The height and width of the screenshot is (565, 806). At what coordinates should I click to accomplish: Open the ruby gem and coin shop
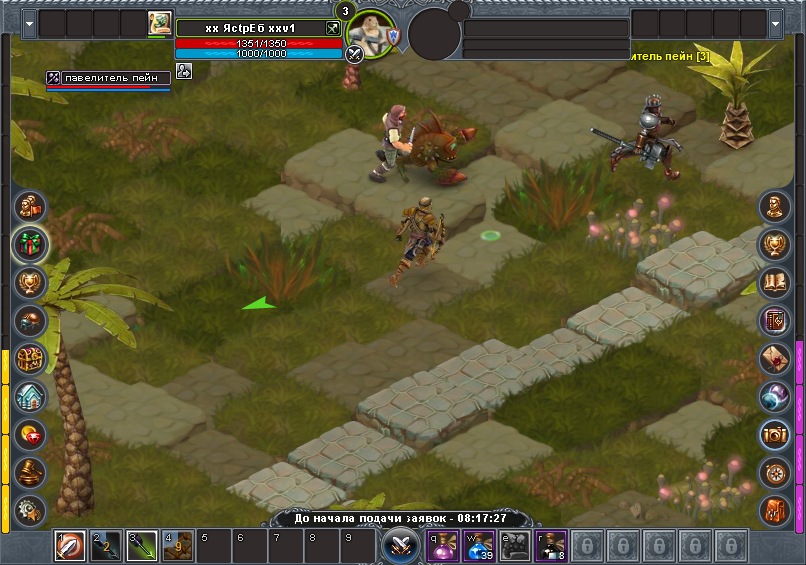pos(30,435)
